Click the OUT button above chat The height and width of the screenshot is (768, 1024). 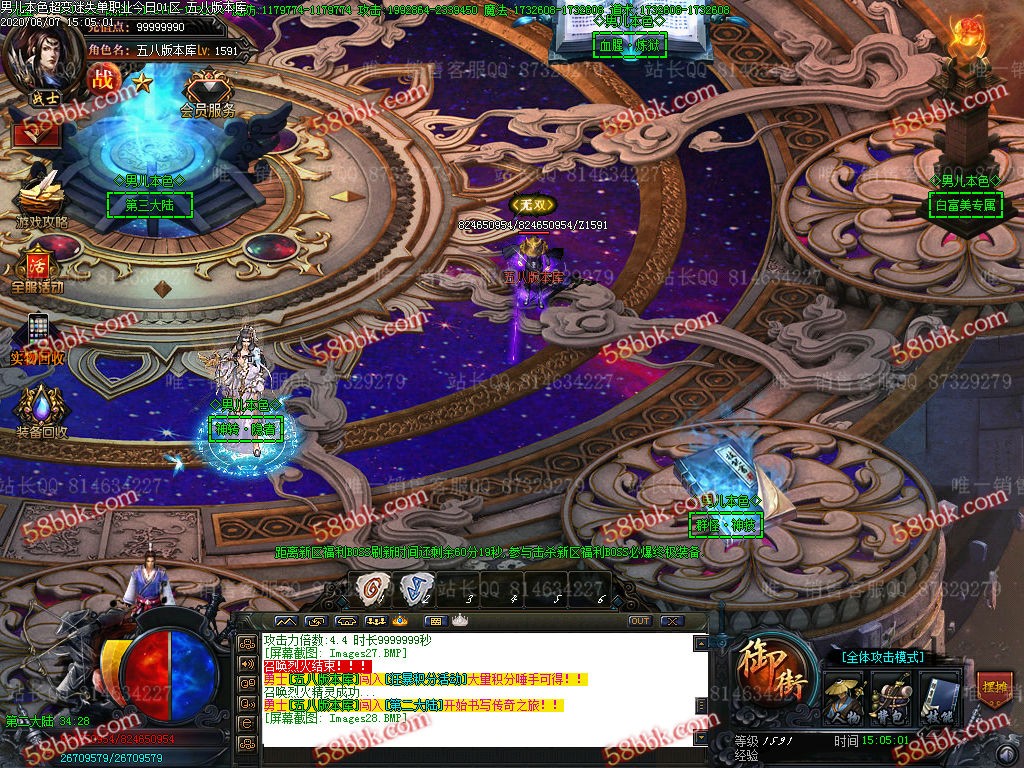(x=640, y=621)
